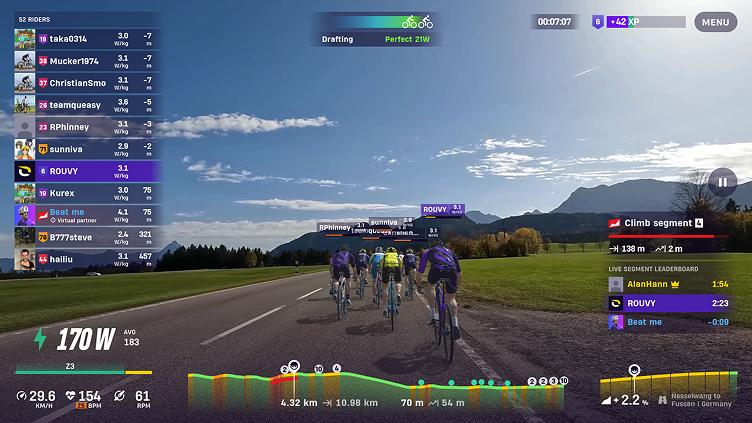Viewport: 752px width, 423px height.
Task: Pause the ride with the pause button
Action: (722, 182)
